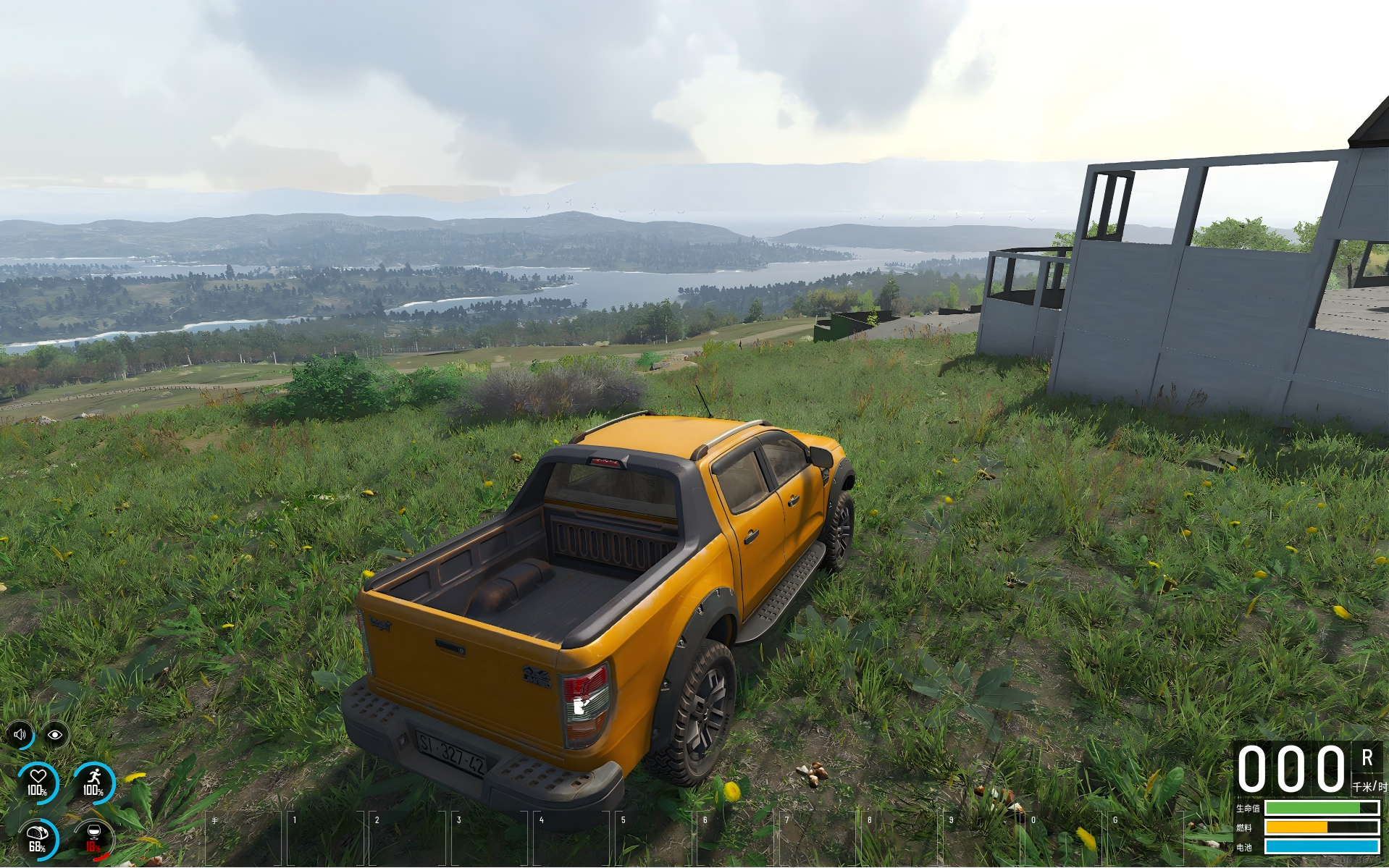The height and width of the screenshot is (868, 1389).
Task: Click the noise level speaker icon
Action: pos(20,735)
